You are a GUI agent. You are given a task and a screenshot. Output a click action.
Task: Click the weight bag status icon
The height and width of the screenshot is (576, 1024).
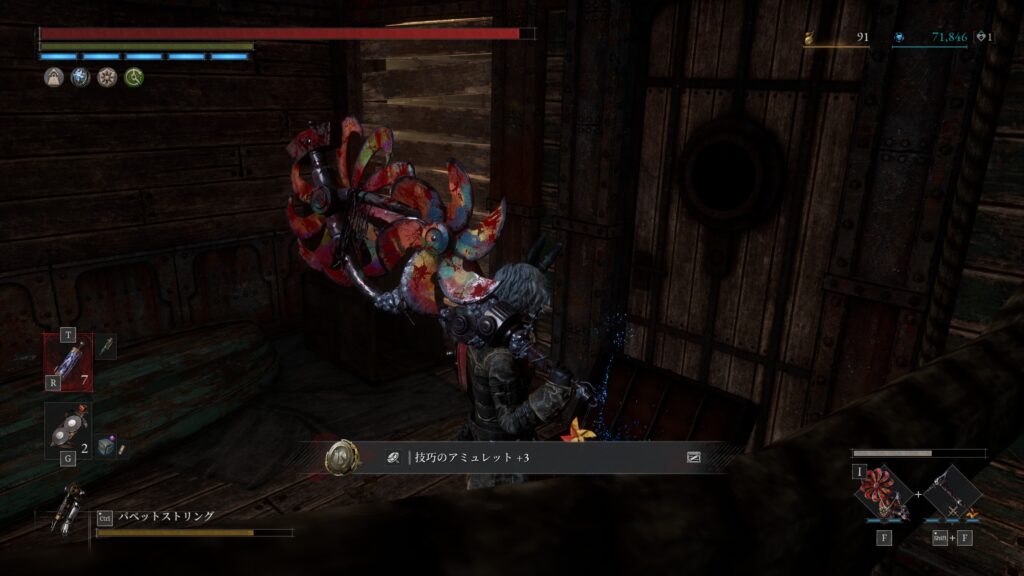click(x=53, y=78)
